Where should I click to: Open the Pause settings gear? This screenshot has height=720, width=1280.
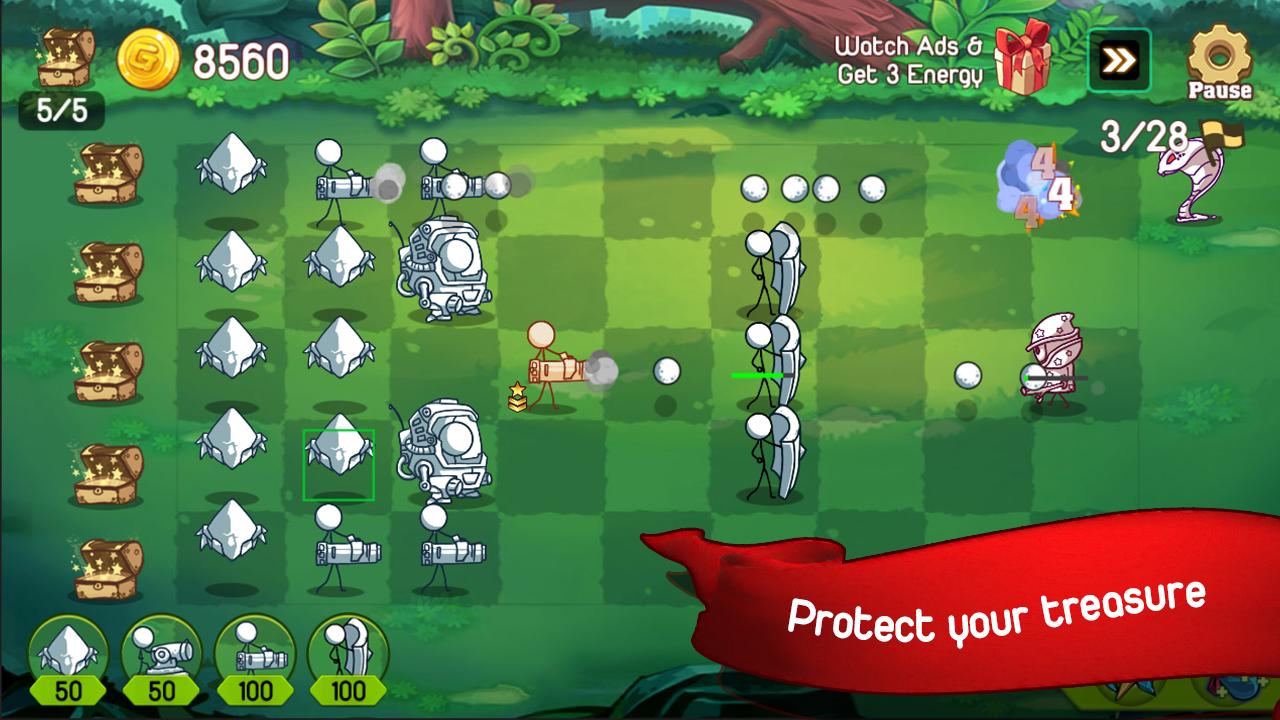[x=1216, y=52]
